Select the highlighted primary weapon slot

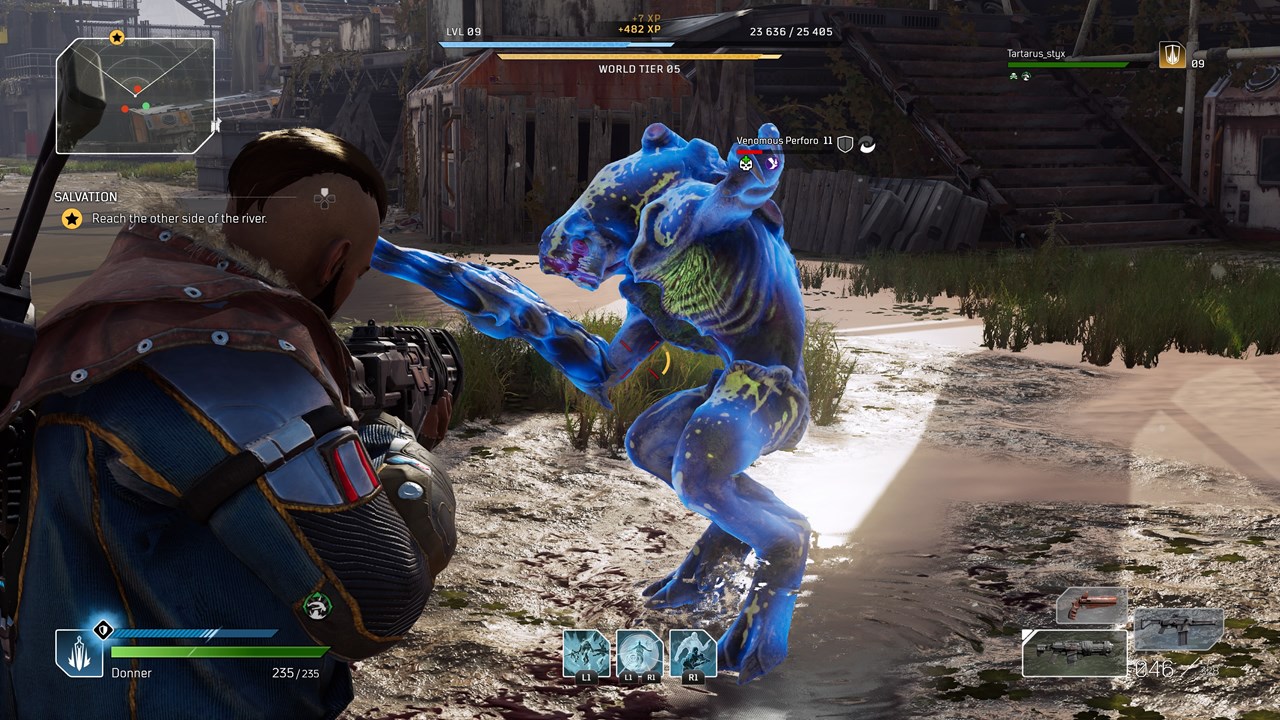[1075, 651]
